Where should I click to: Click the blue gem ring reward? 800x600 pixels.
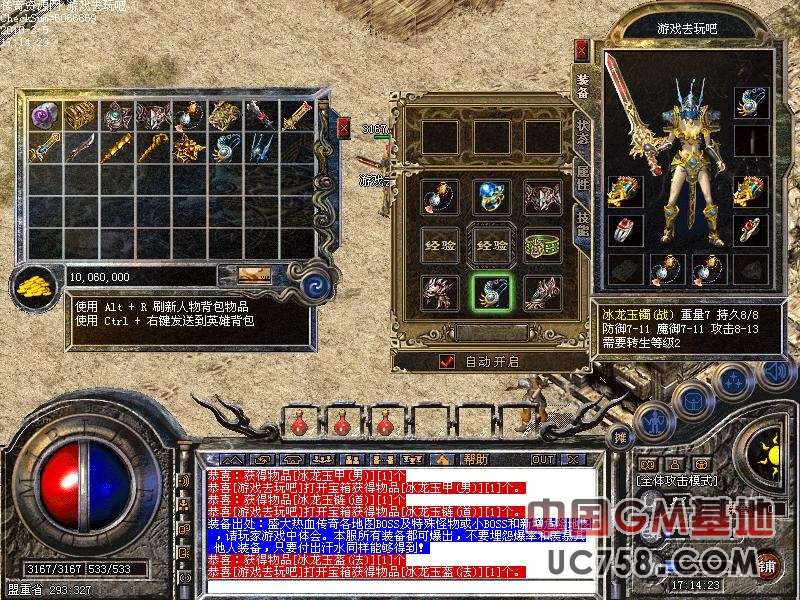[x=491, y=197]
